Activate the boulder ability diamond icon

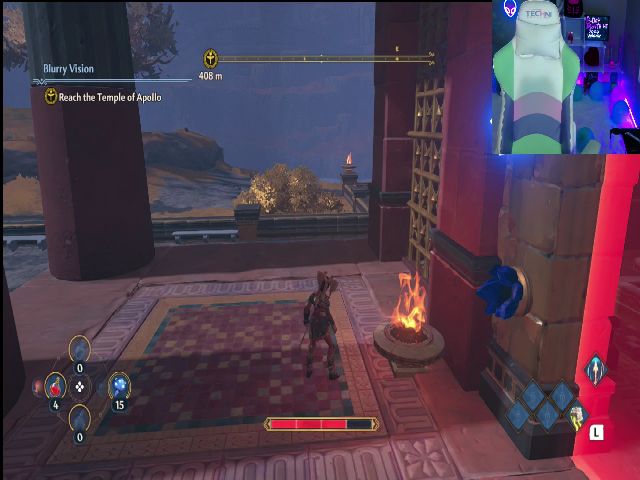576,415
